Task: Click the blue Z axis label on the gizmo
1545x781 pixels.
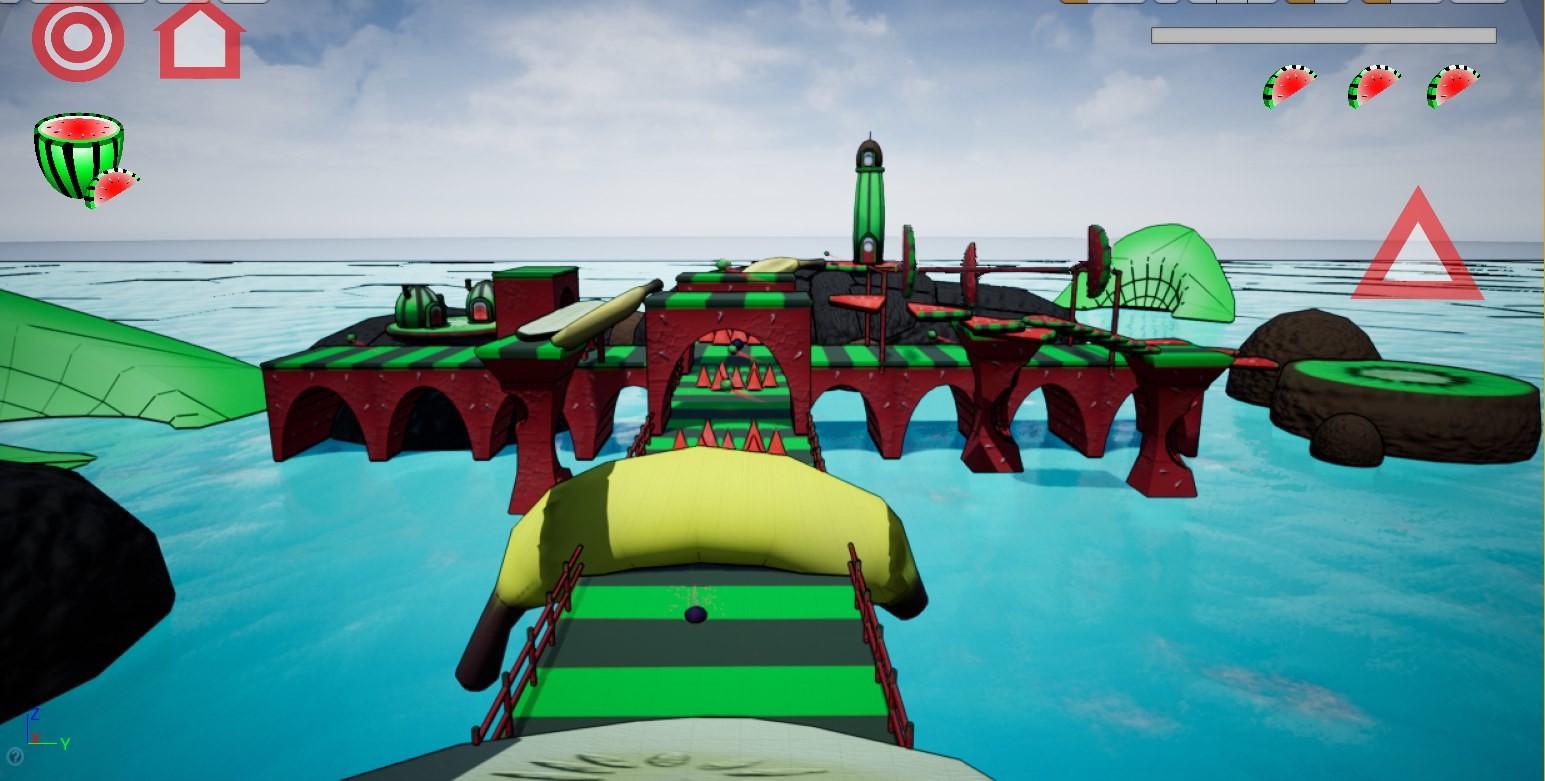Action: [x=35, y=714]
